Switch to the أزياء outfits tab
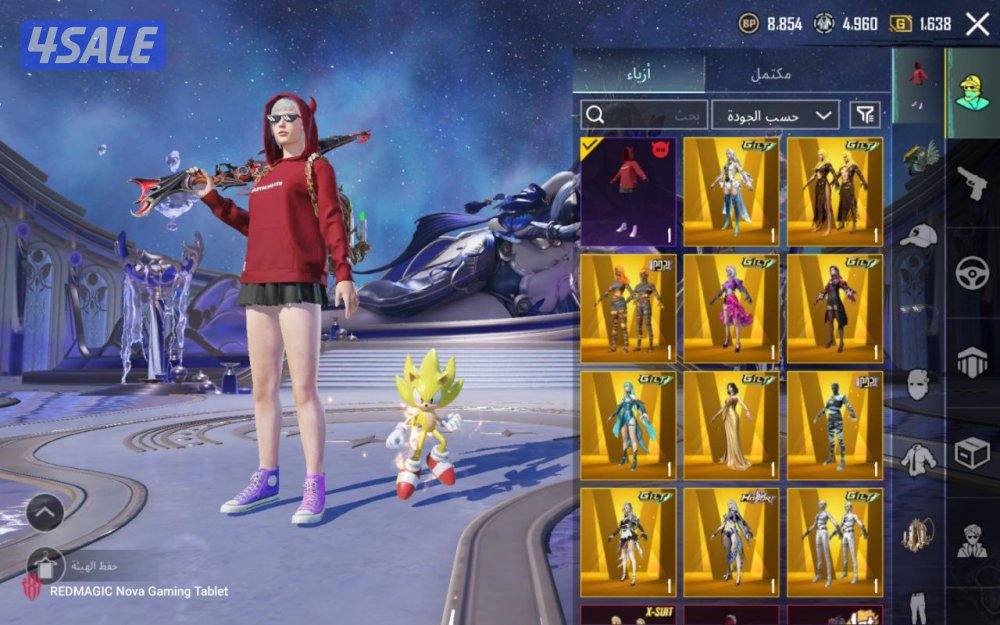This screenshot has height=625, width=1000. 640,74
